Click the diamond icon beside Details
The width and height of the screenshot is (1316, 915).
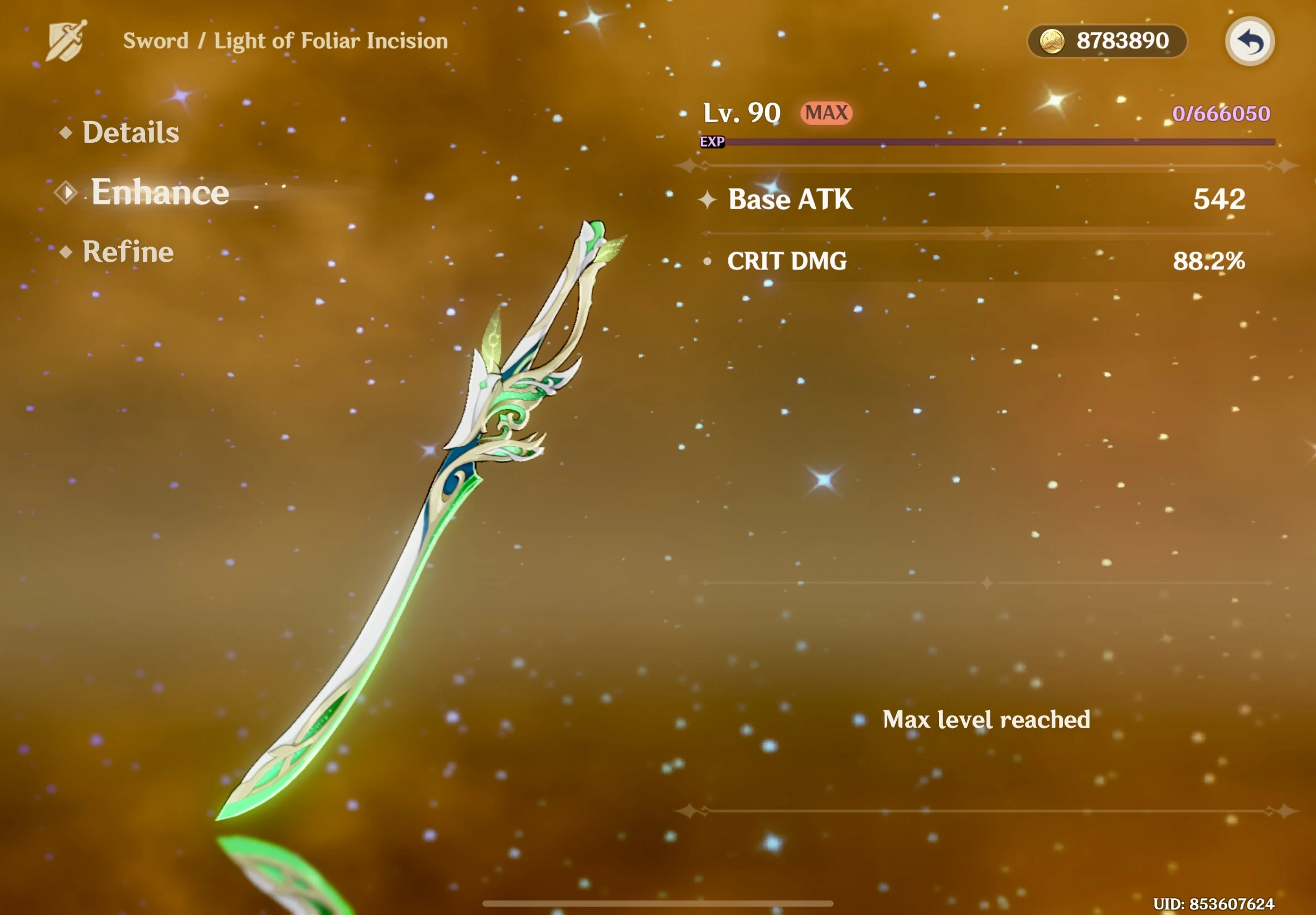coord(66,132)
